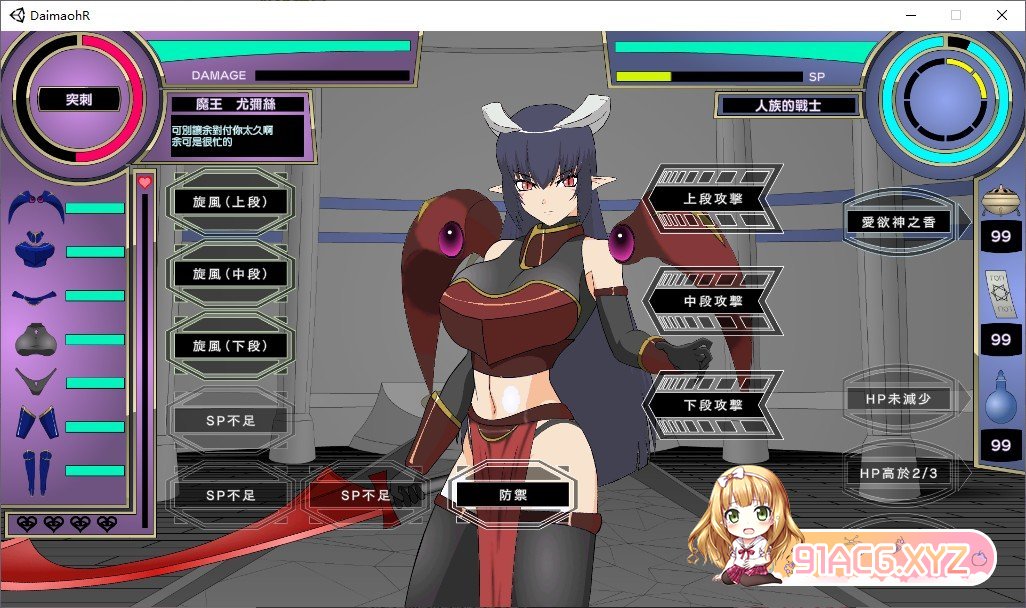Click the HP未減少 item button
This screenshot has height=608, width=1026.
(897, 399)
